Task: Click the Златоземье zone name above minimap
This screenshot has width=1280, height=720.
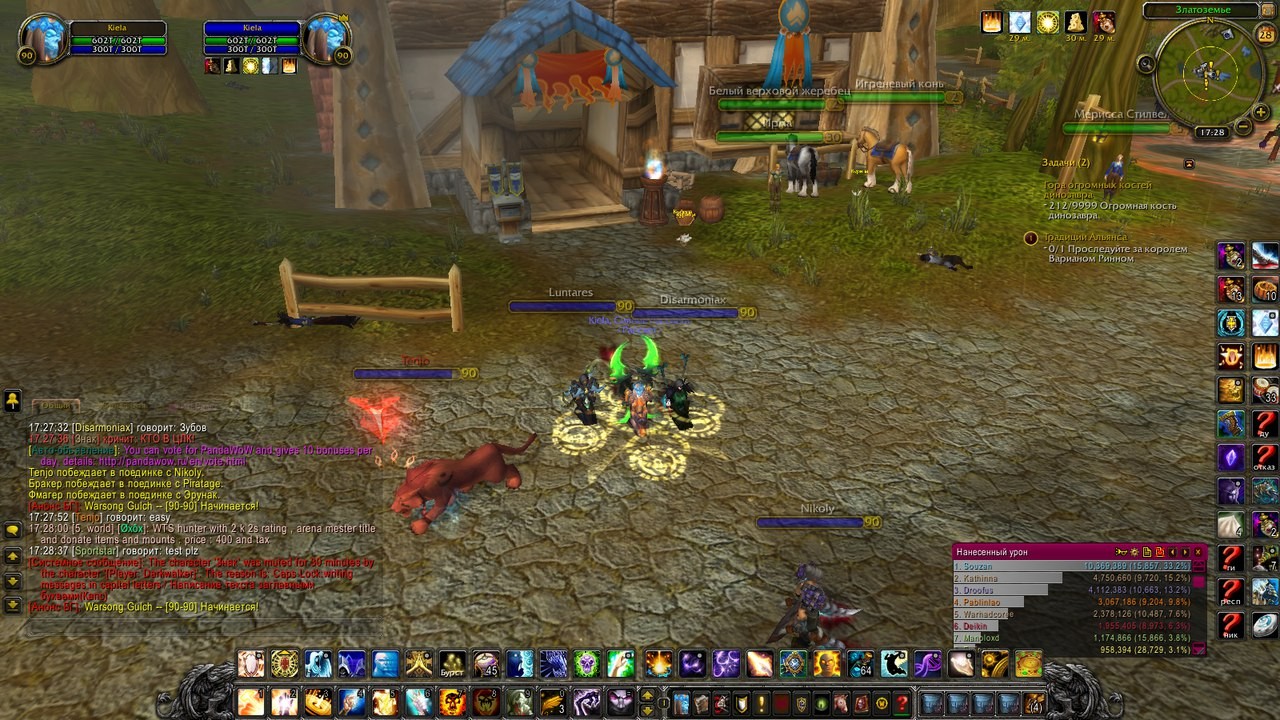Action: [x=1203, y=10]
